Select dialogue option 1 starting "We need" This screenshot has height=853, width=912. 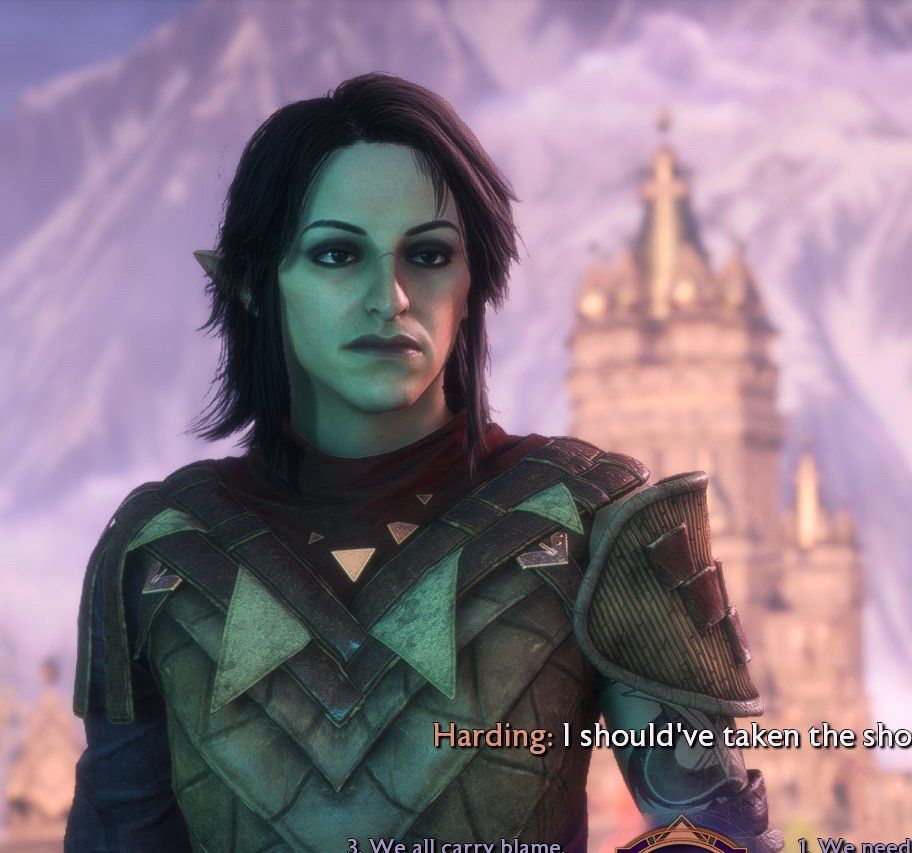[x=854, y=846]
